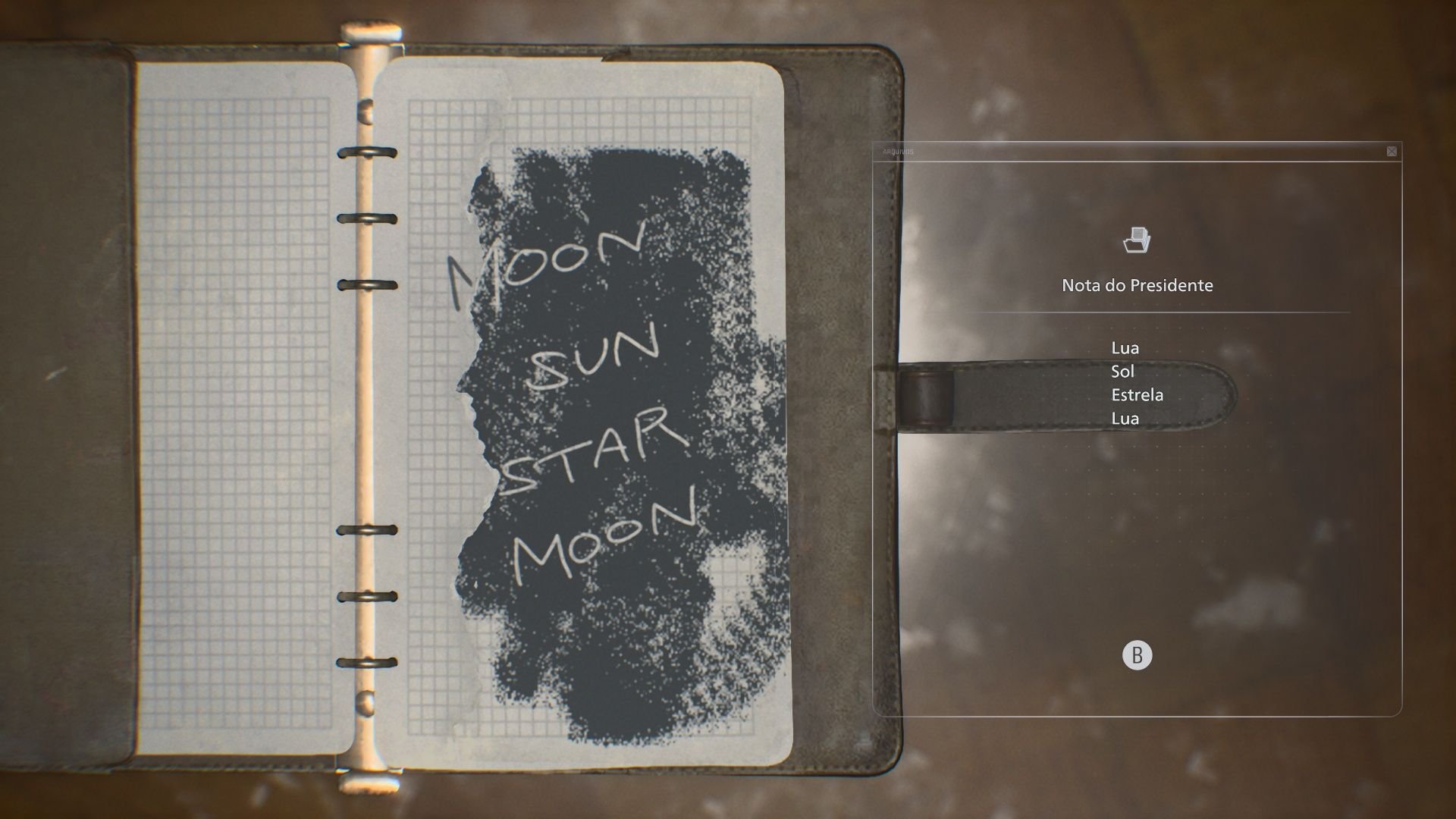
Task: Close the Arquivos file panel
Action: 1392,152
